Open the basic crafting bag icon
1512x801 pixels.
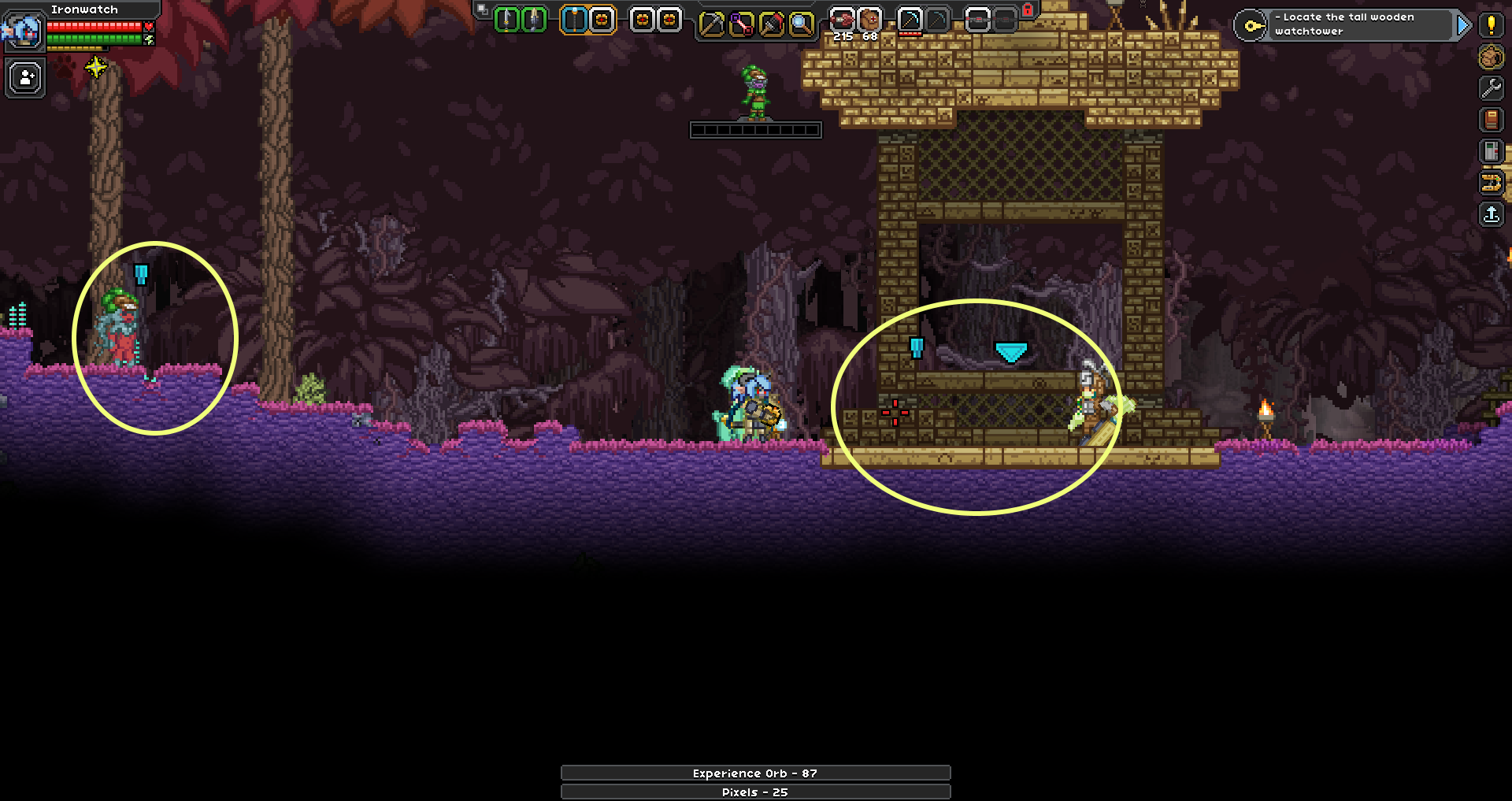(x=1491, y=57)
